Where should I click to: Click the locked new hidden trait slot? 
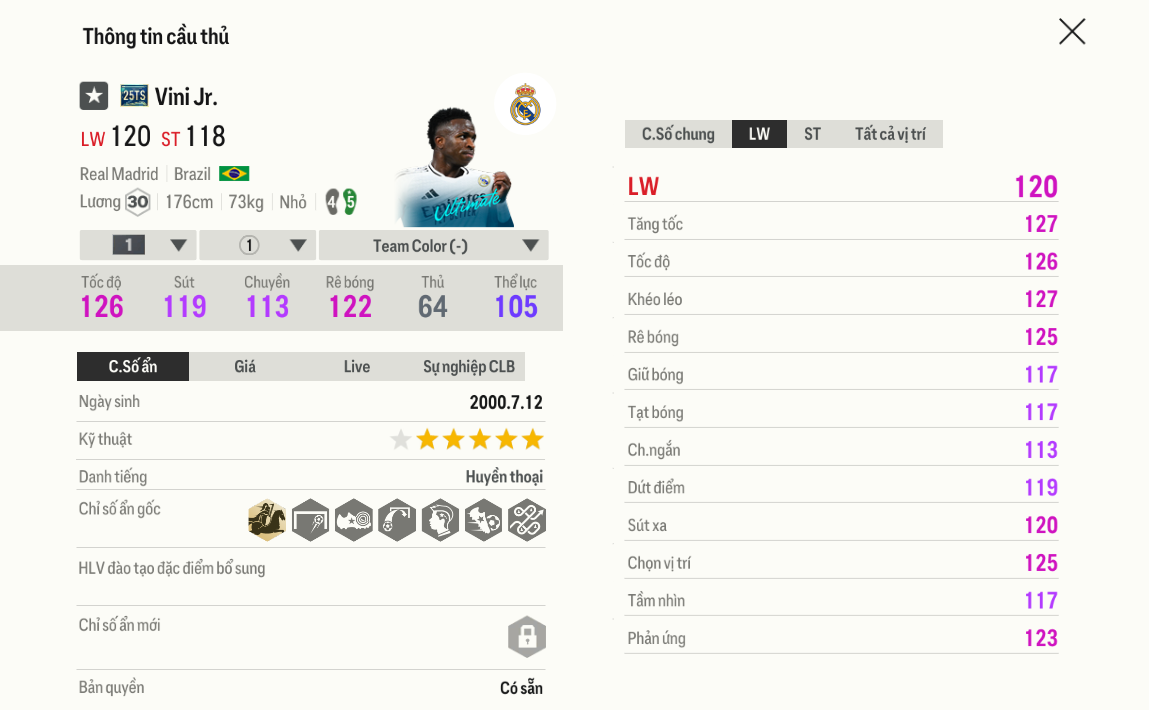coord(526,637)
